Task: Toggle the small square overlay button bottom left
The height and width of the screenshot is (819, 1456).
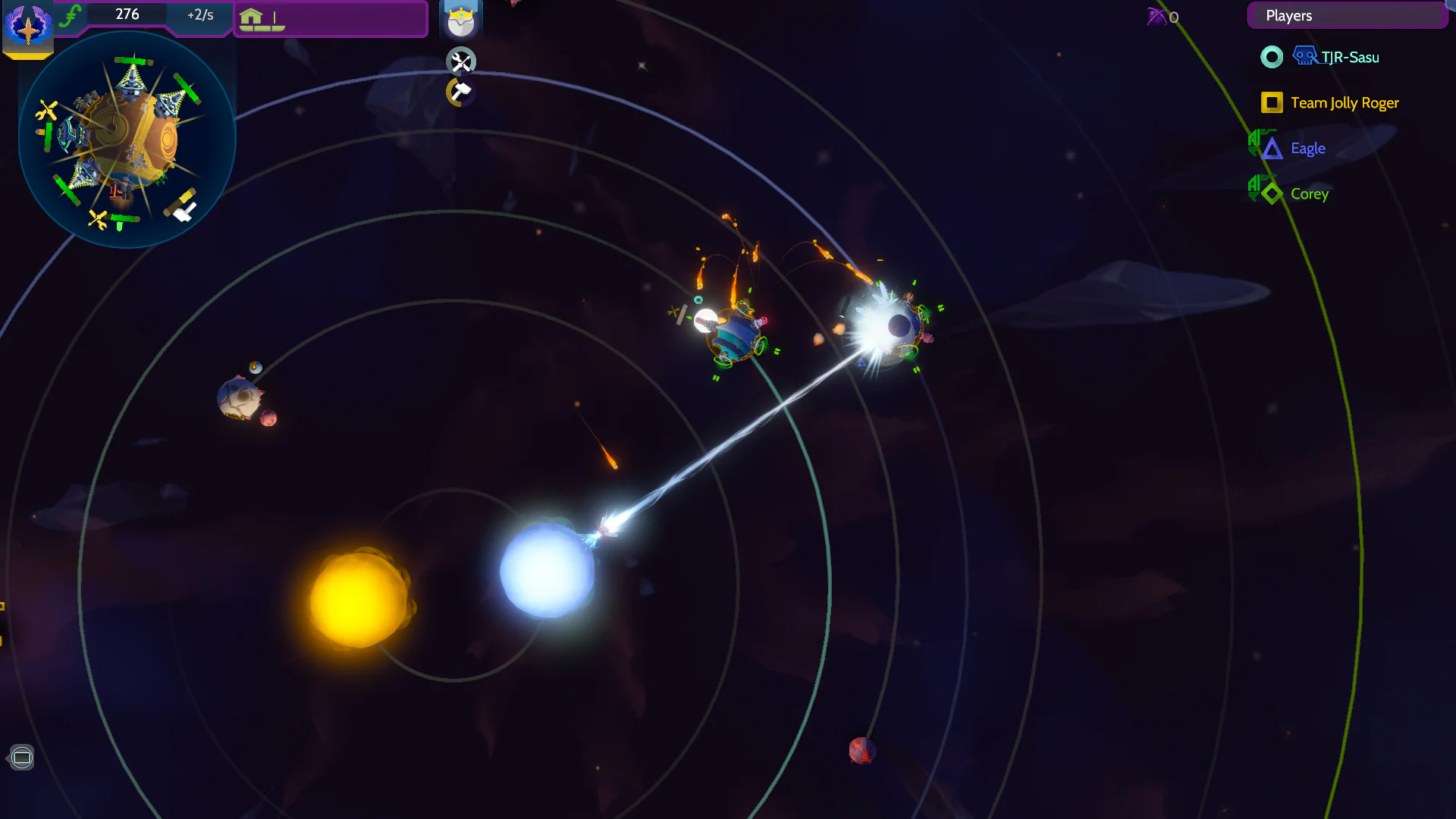Action: coord(22,757)
